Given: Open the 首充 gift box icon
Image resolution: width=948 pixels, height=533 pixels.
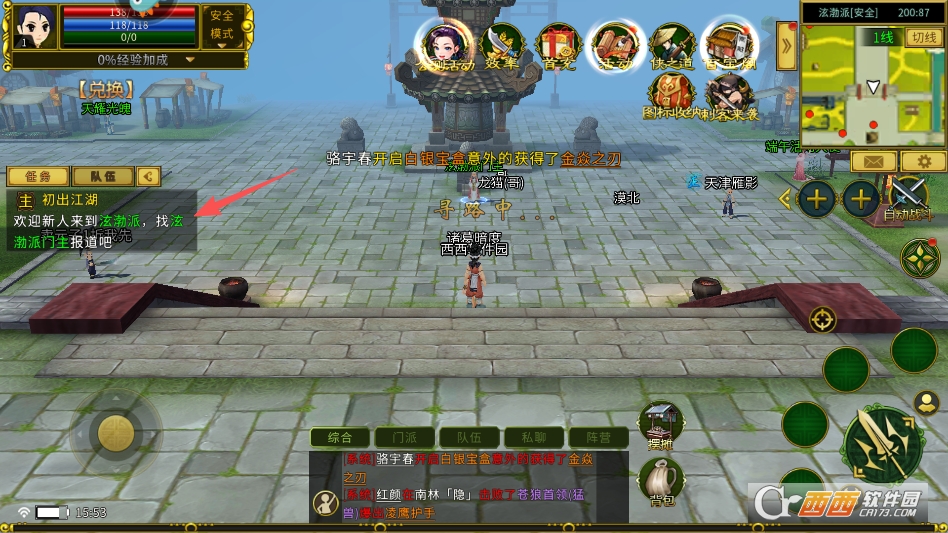Looking at the screenshot, I should pyautogui.click(x=557, y=46).
